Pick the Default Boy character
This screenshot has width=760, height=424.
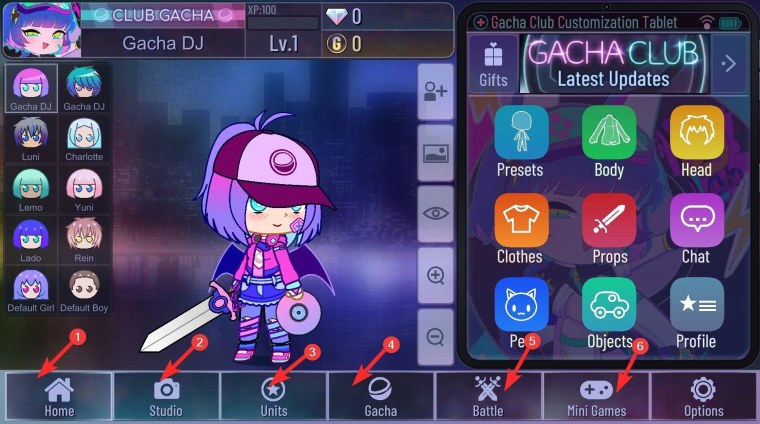click(84, 292)
